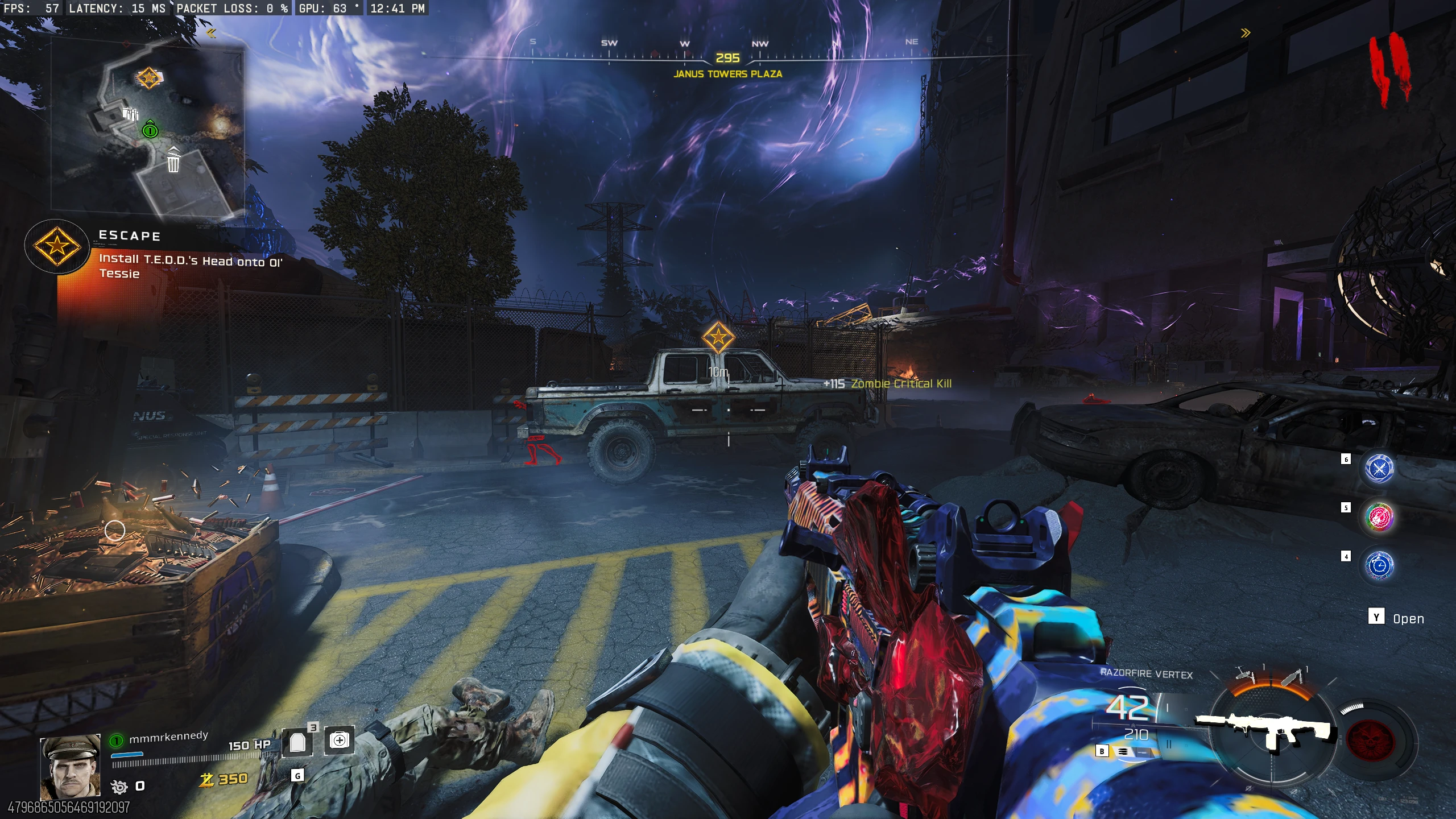Click the salvage gear icon
The width and height of the screenshot is (1456, 819).
(119, 787)
